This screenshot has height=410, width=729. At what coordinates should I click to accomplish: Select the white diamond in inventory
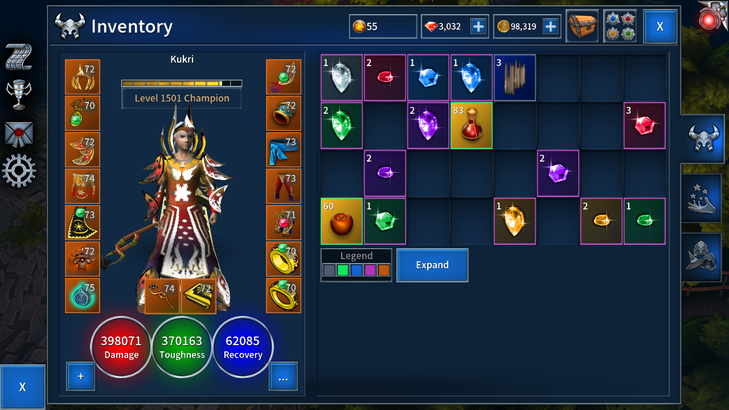pos(341,76)
